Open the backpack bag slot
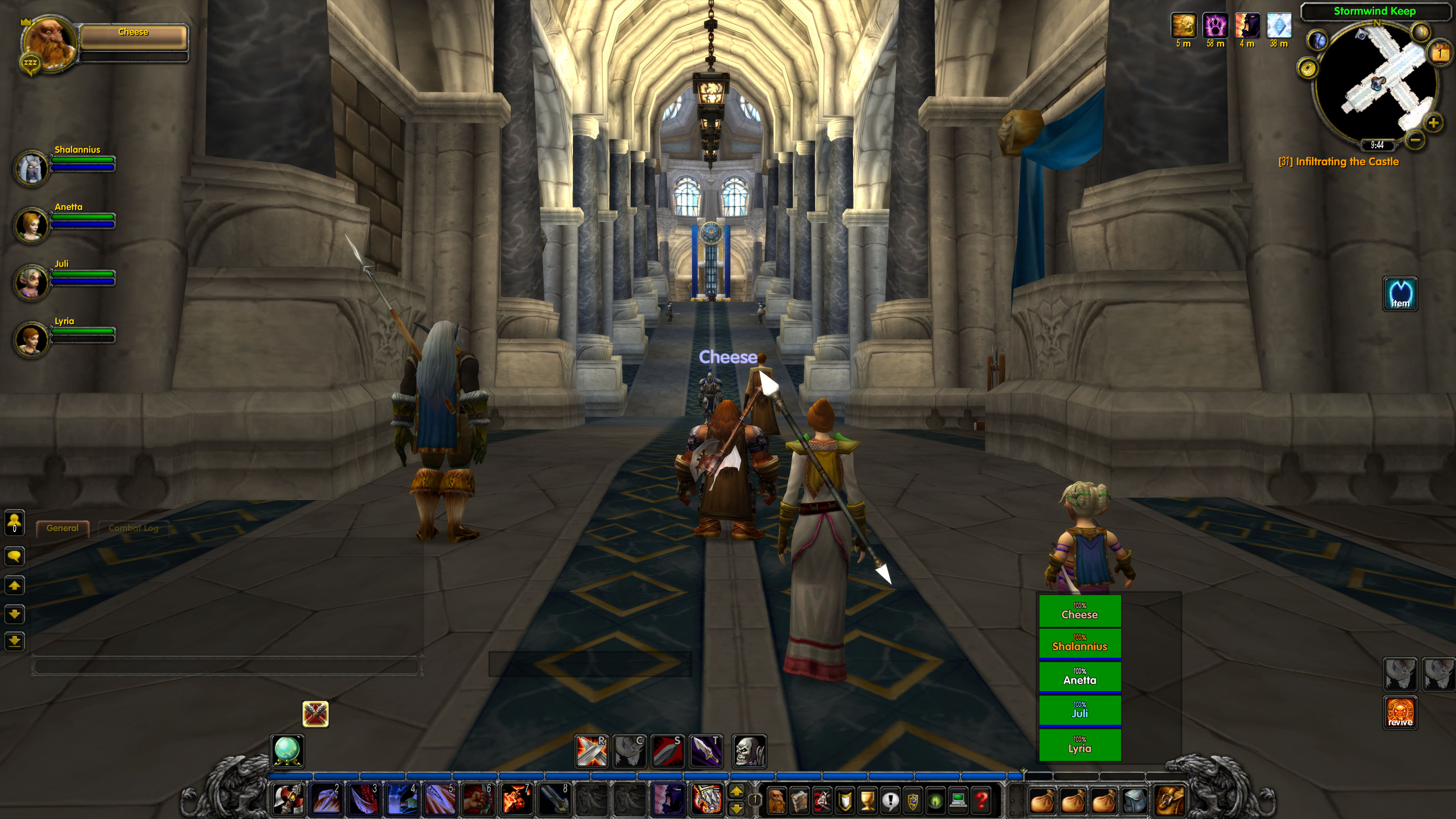Viewport: 1456px width, 819px height. pyautogui.click(x=1169, y=800)
